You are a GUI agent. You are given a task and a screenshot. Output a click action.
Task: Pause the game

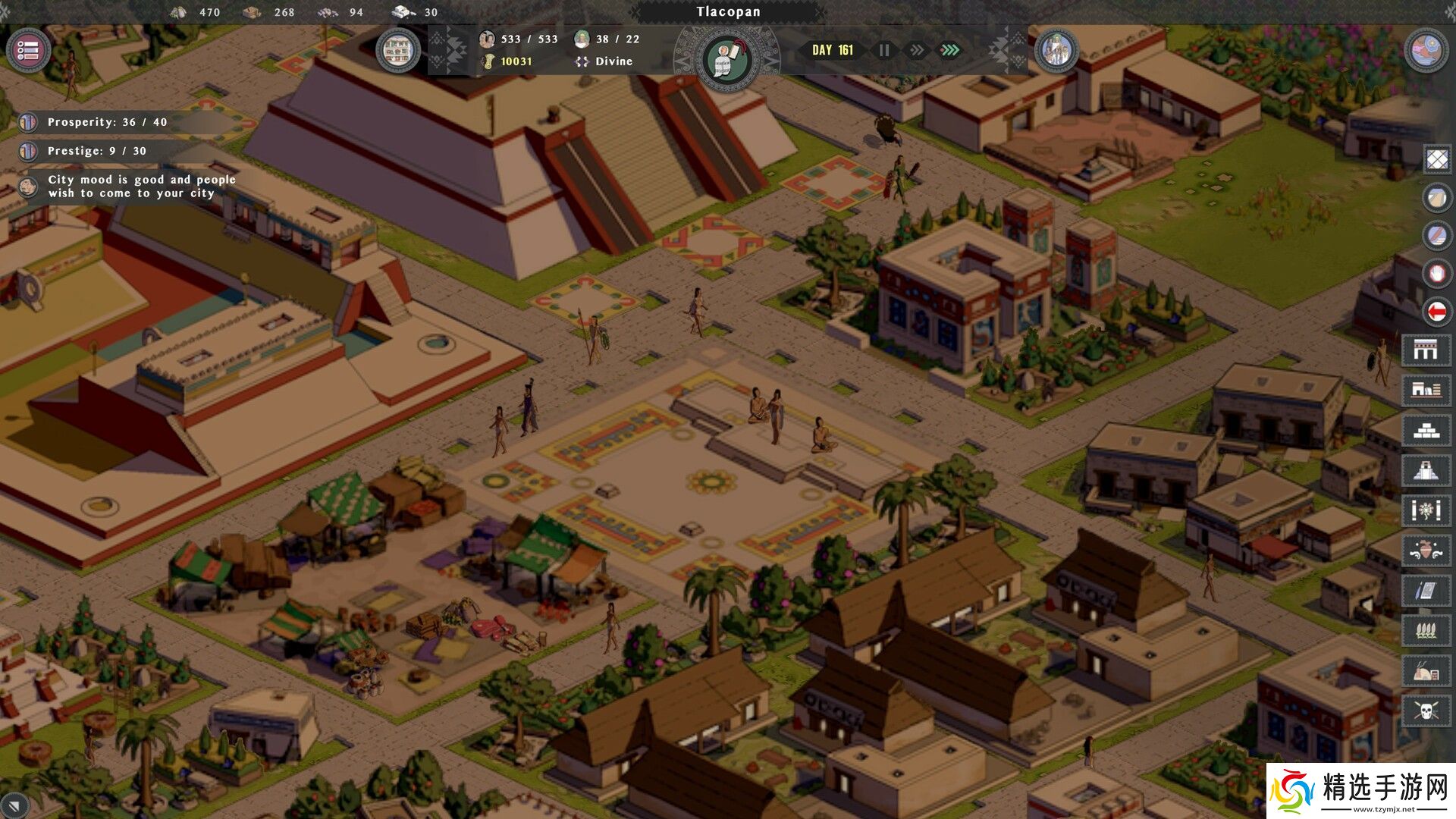click(884, 50)
